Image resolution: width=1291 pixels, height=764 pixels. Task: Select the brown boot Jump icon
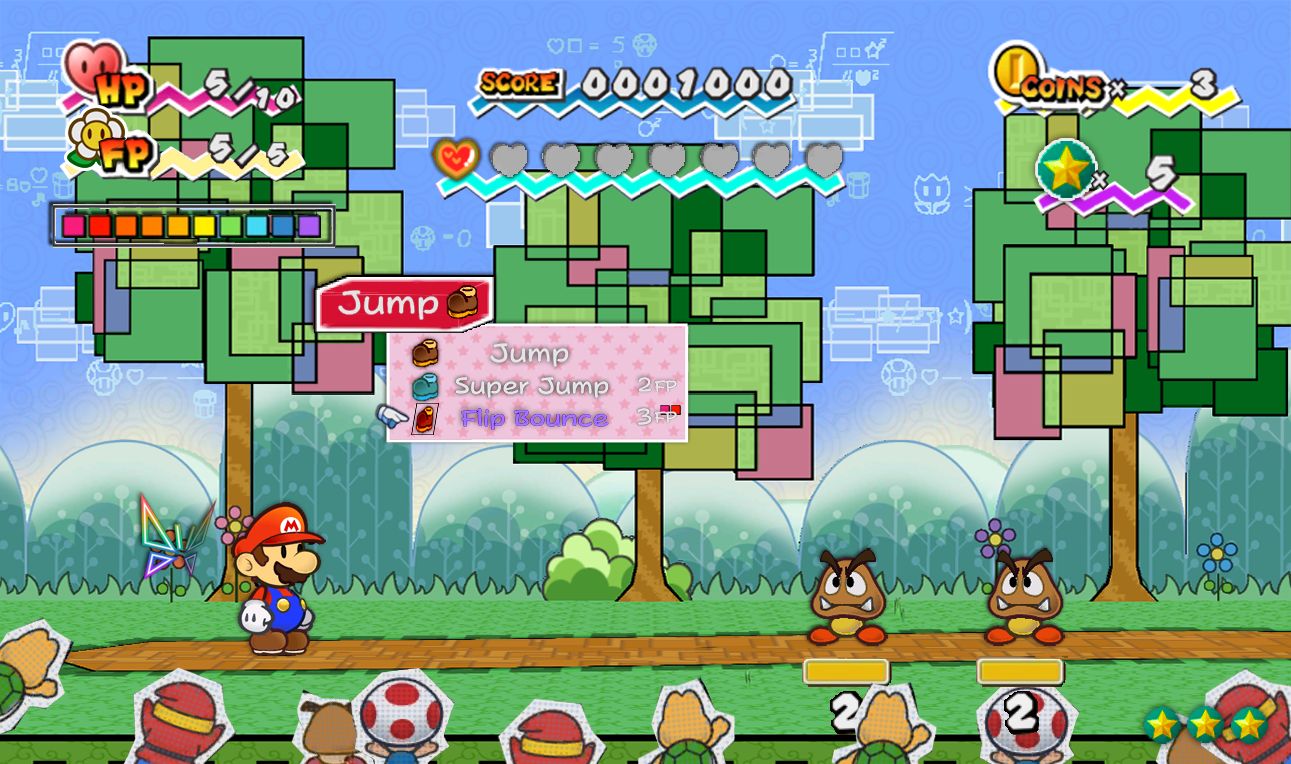tap(424, 352)
